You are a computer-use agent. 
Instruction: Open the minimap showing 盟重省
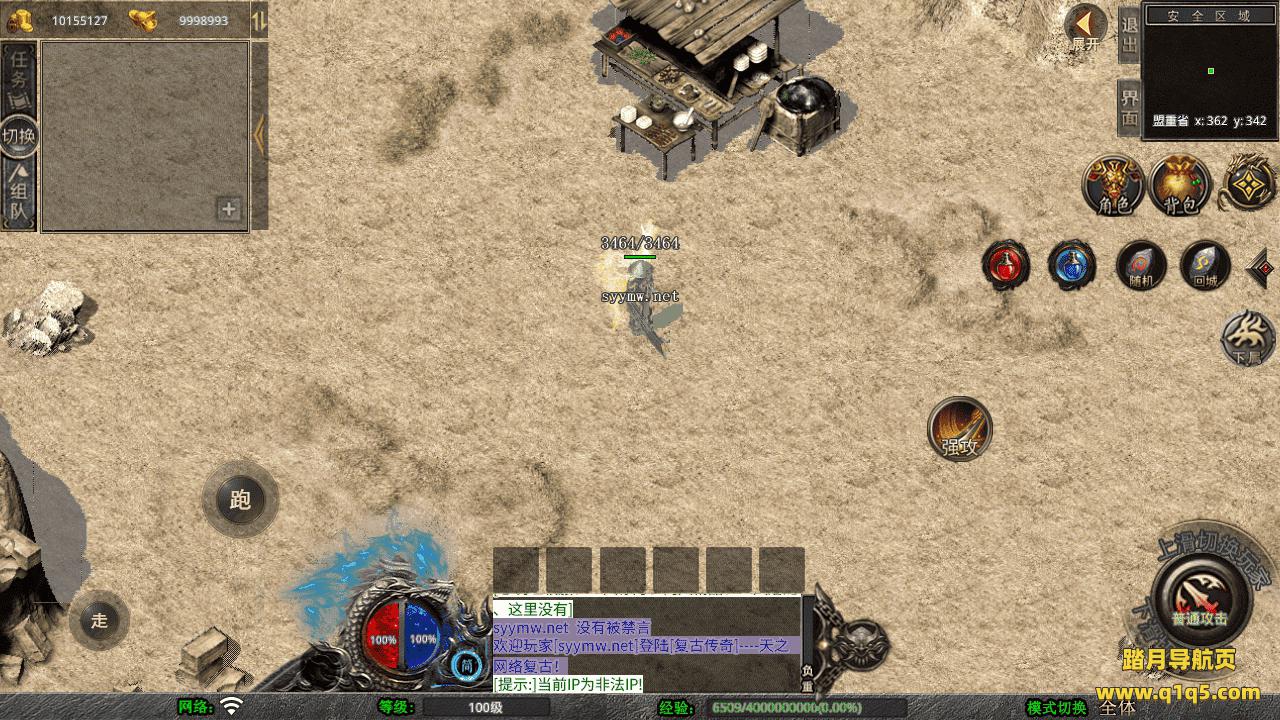pyautogui.click(x=1210, y=68)
